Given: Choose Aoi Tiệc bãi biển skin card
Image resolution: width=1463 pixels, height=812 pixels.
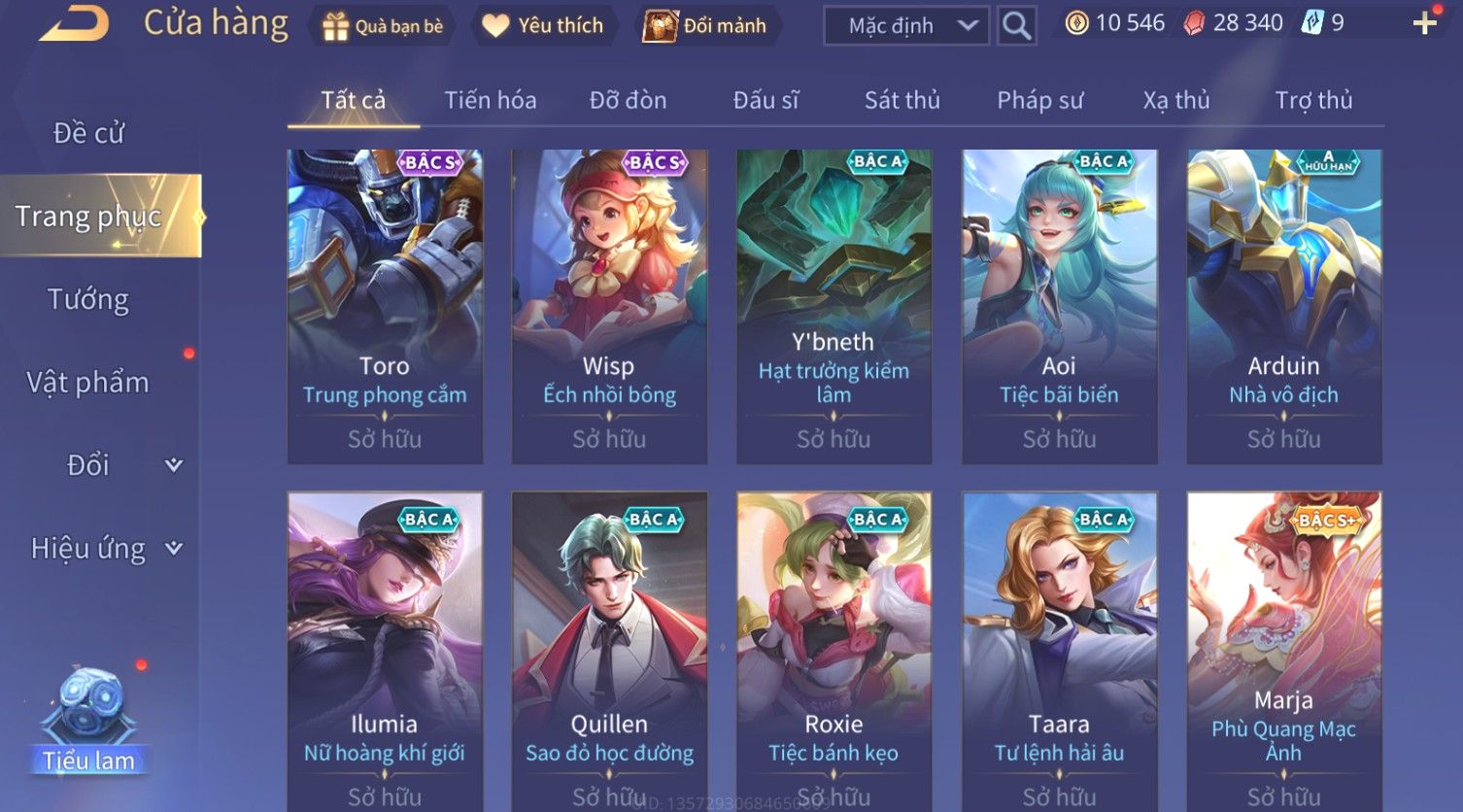Looking at the screenshot, I should [1059, 306].
